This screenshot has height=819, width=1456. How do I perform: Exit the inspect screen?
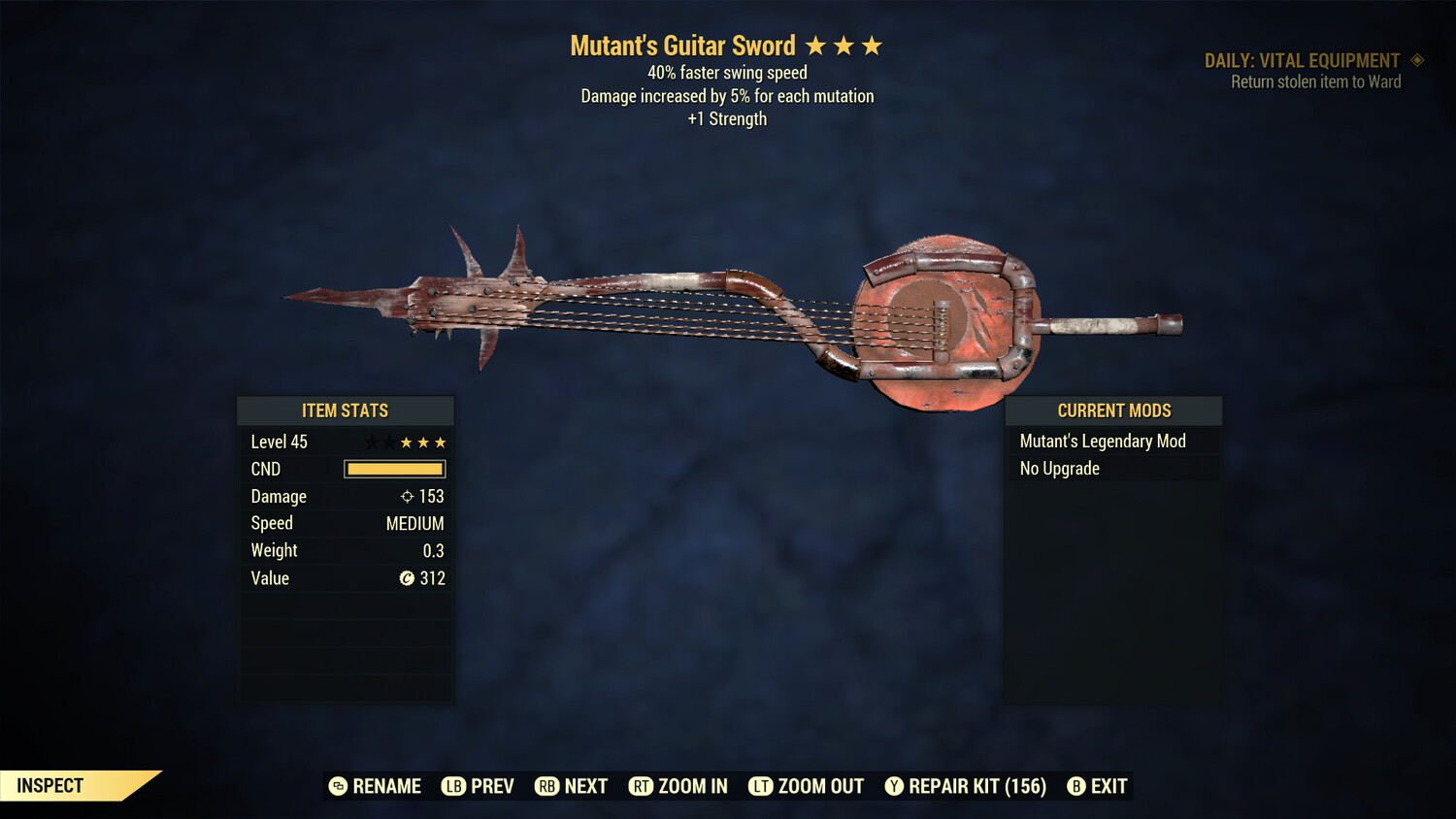coord(1098,786)
